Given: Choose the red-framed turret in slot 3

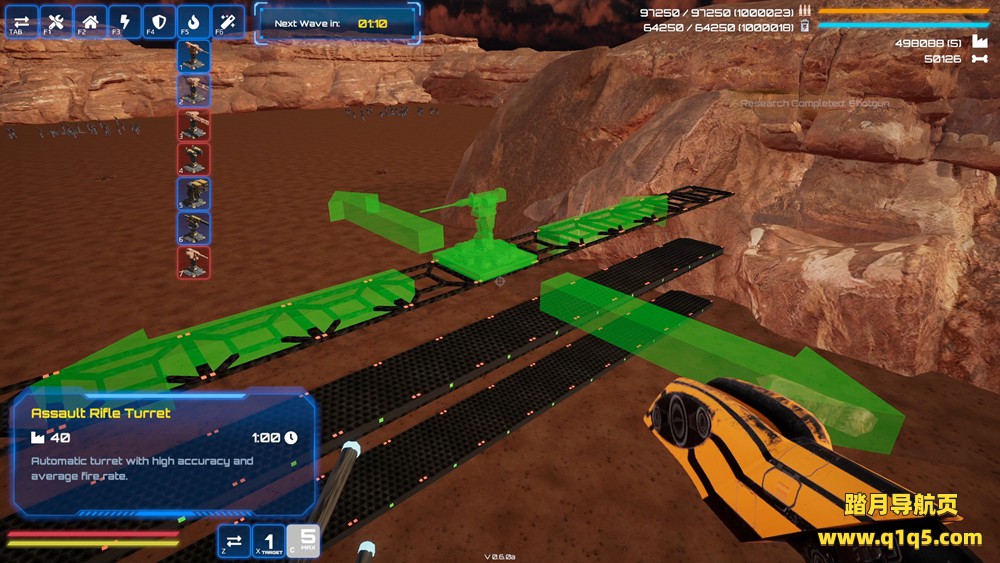Looking at the screenshot, I should point(194,125).
